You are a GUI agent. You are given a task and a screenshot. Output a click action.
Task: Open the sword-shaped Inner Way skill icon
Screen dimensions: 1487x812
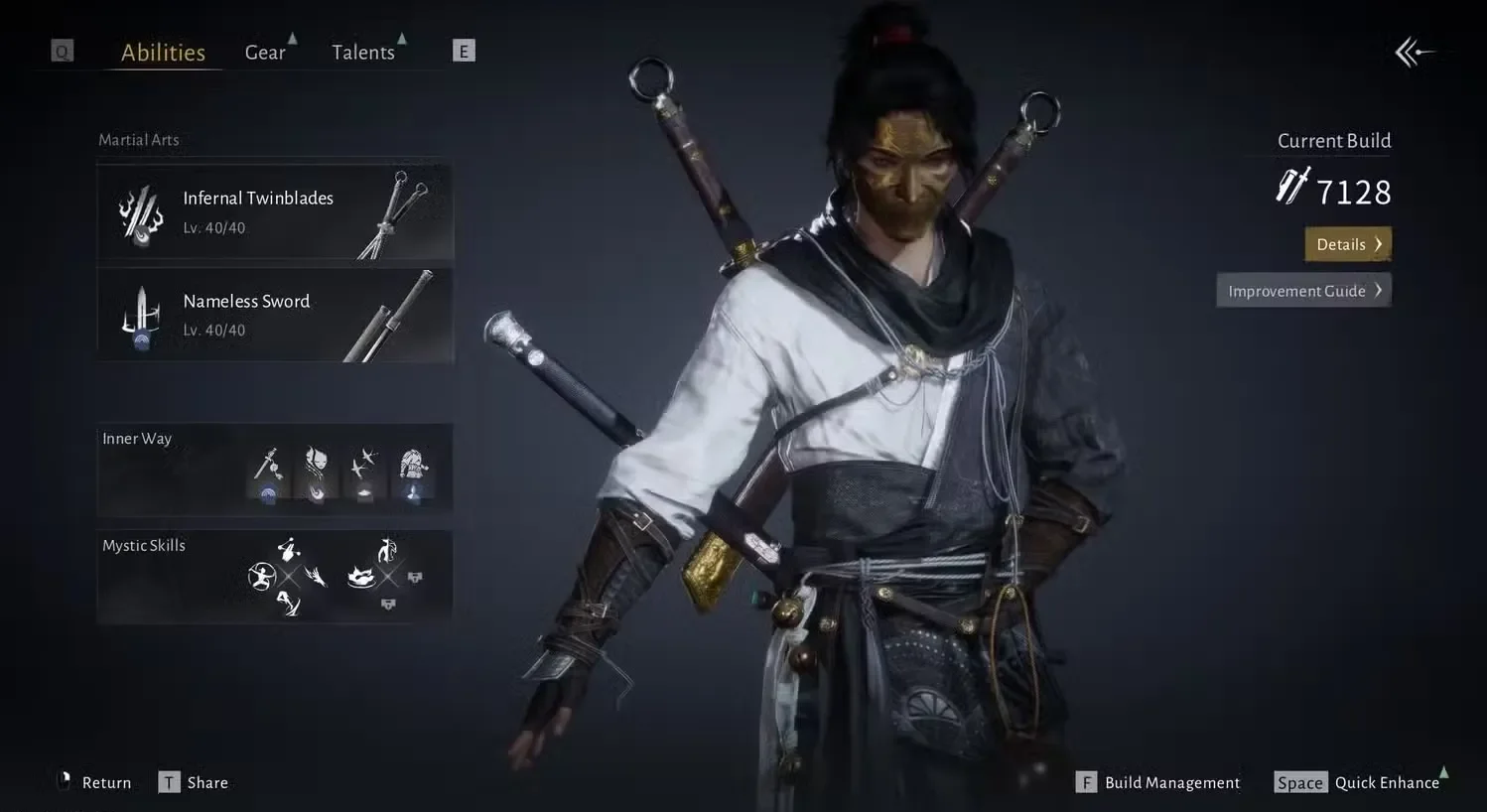(266, 465)
